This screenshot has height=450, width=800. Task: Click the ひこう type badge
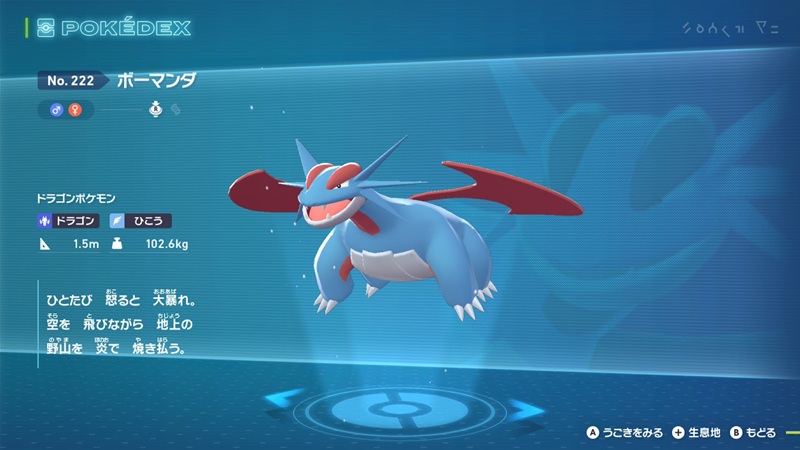pos(141,220)
